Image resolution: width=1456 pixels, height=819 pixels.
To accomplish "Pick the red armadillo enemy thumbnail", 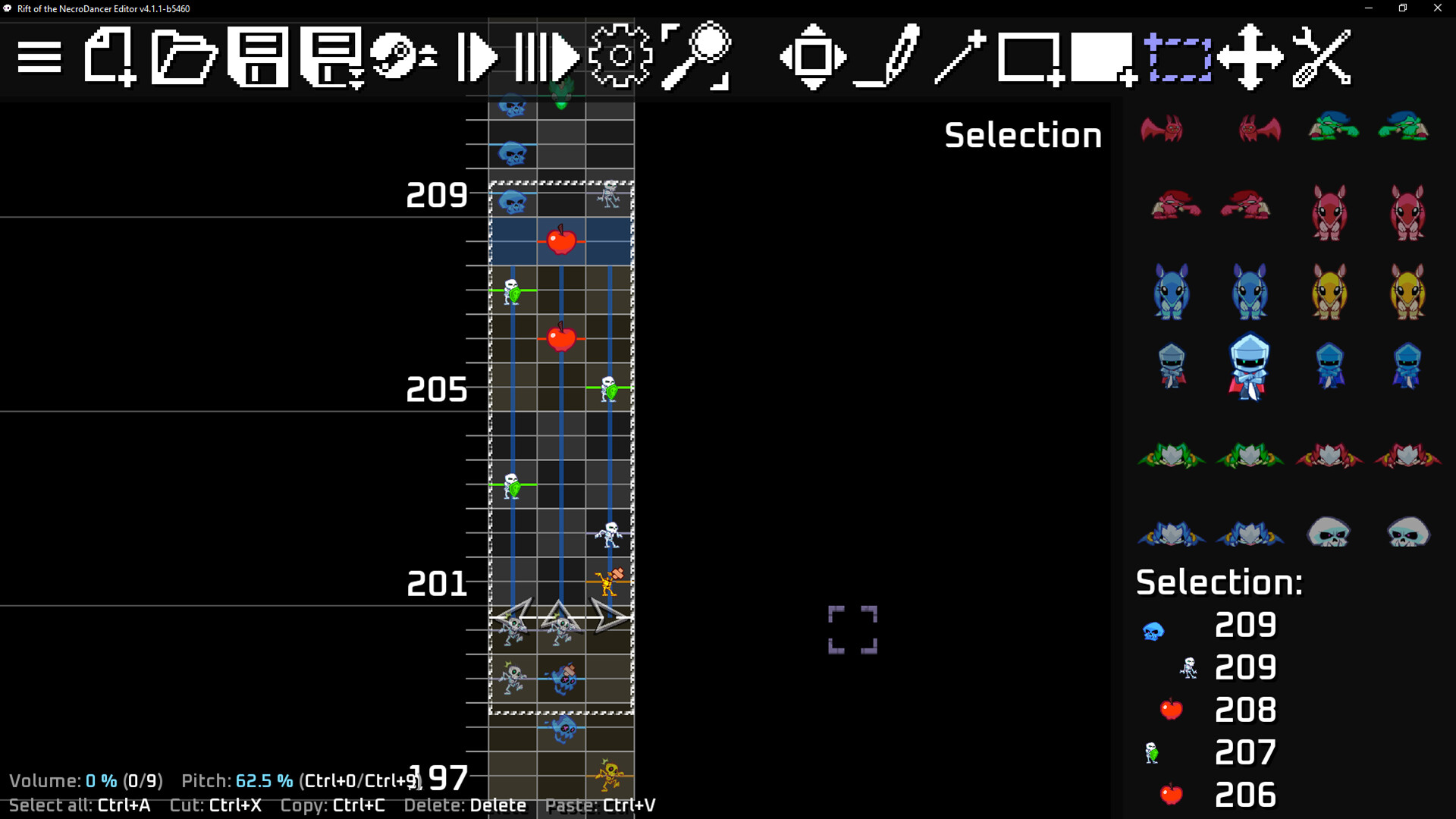I will pyautogui.click(x=1329, y=213).
